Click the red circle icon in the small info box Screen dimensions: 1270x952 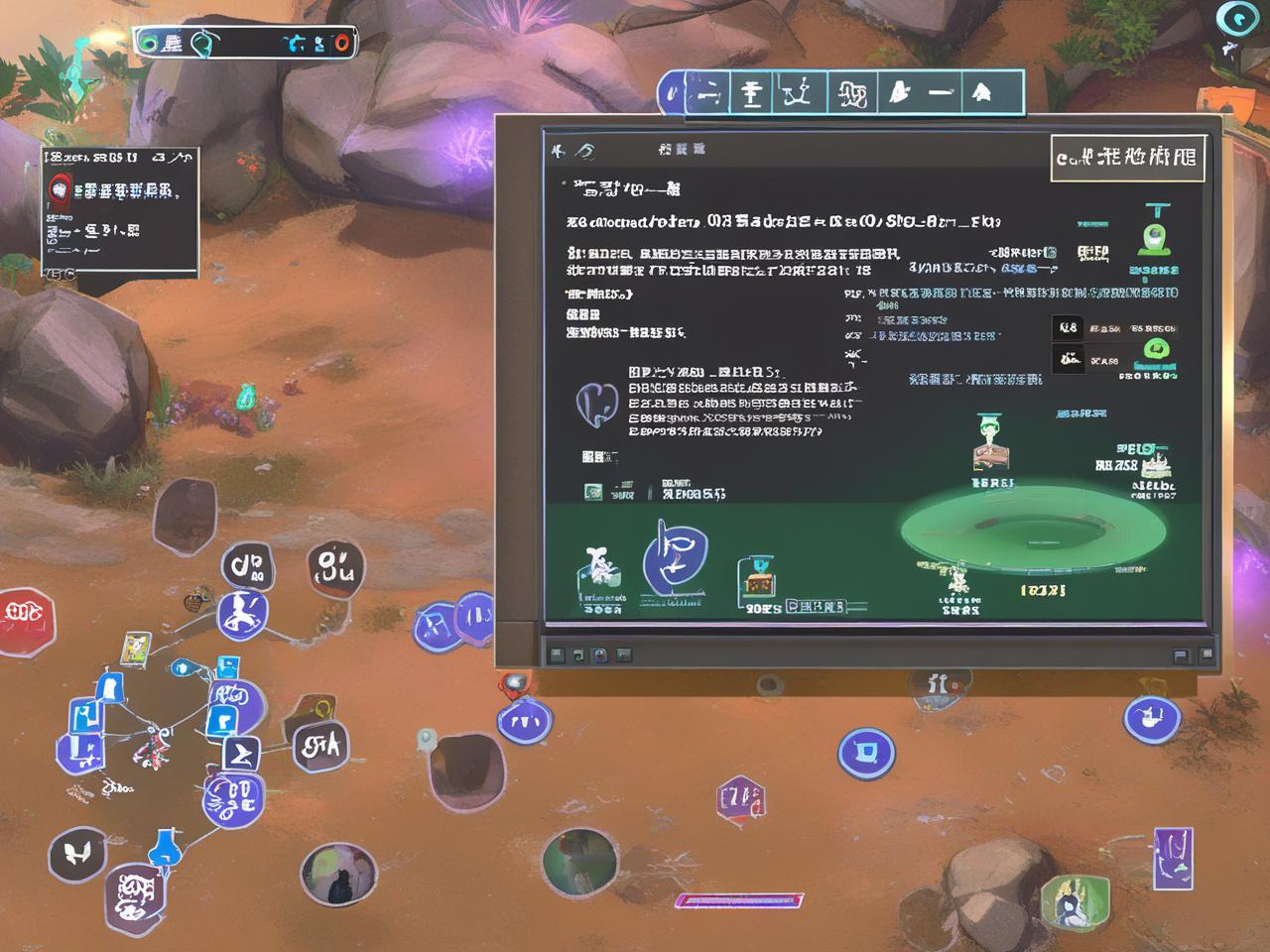tap(61, 187)
